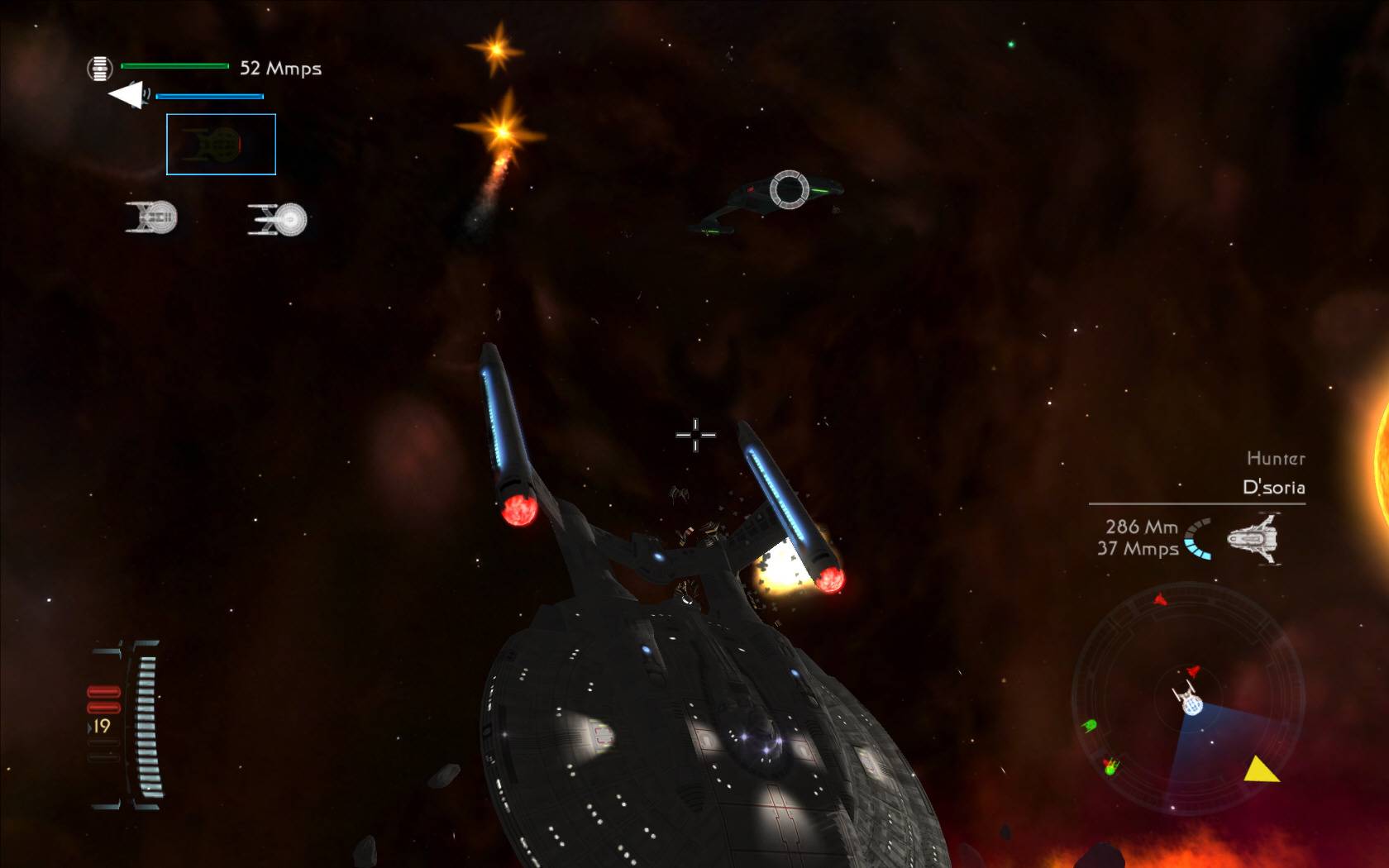Click the circular target reticle on the enemy warship
The image size is (1389, 868).
tap(788, 189)
